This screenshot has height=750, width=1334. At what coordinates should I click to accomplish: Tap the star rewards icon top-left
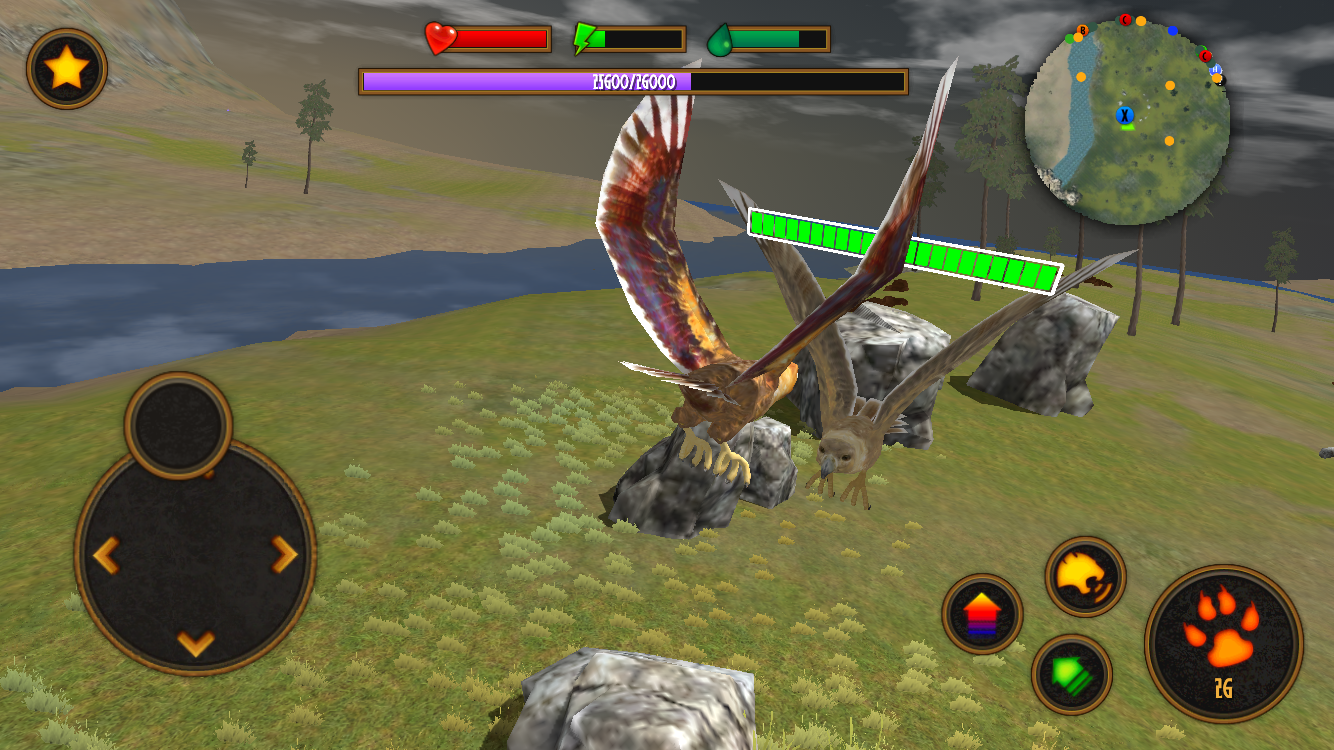[66, 68]
